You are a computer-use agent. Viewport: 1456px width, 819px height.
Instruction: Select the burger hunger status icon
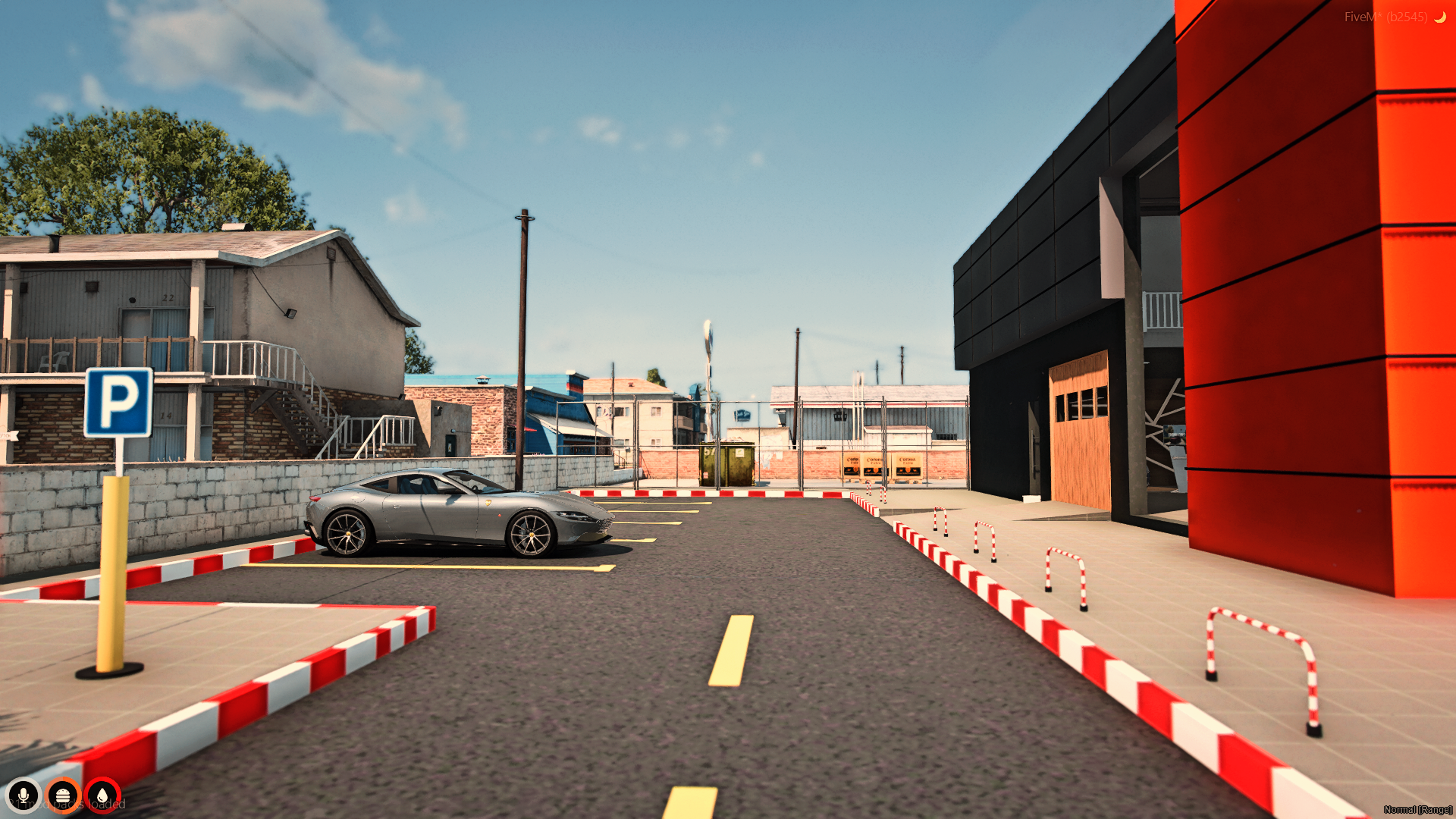pyautogui.click(x=63, y=795)
